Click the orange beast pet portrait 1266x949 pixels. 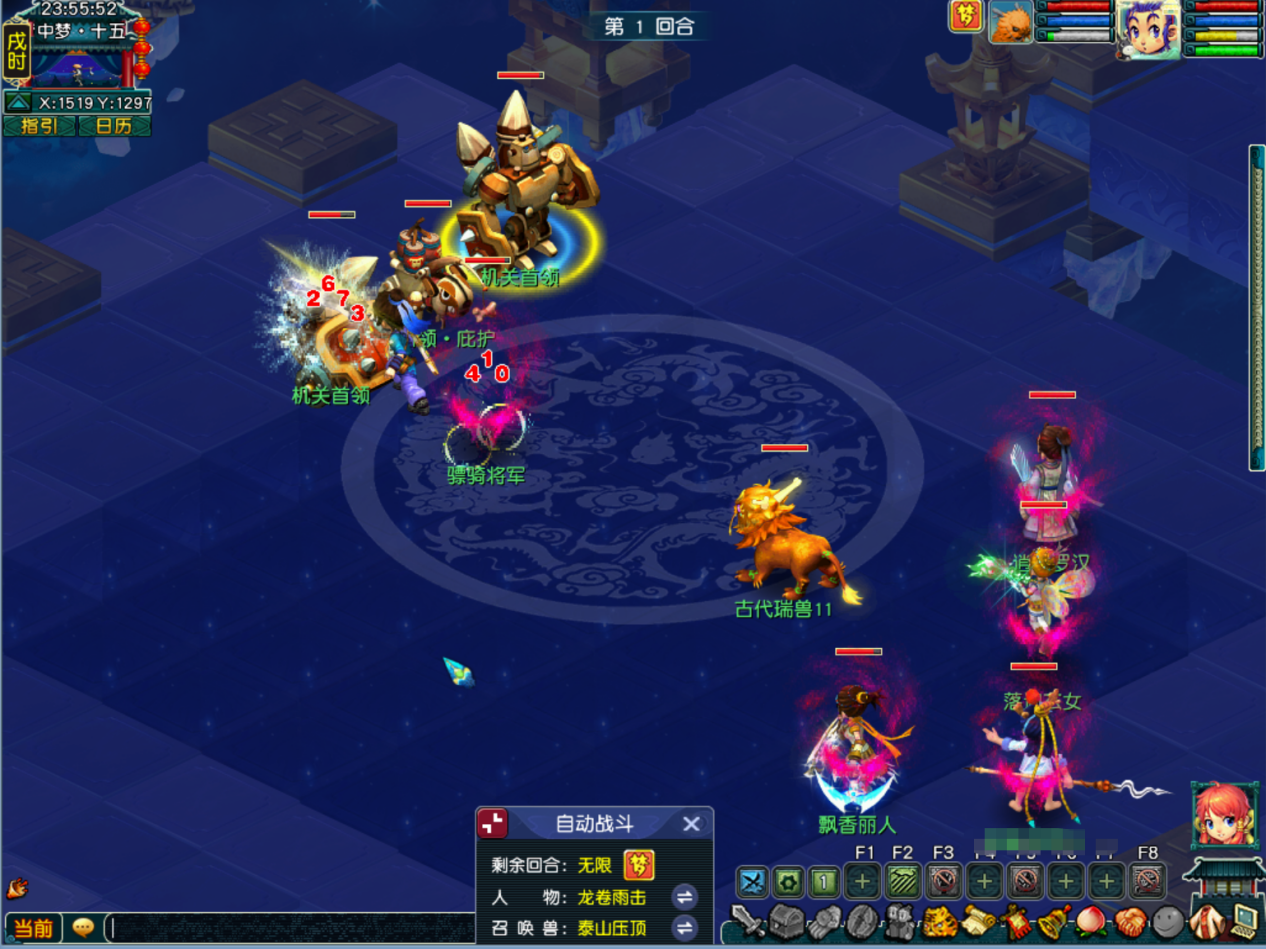tap(1011, 22)
